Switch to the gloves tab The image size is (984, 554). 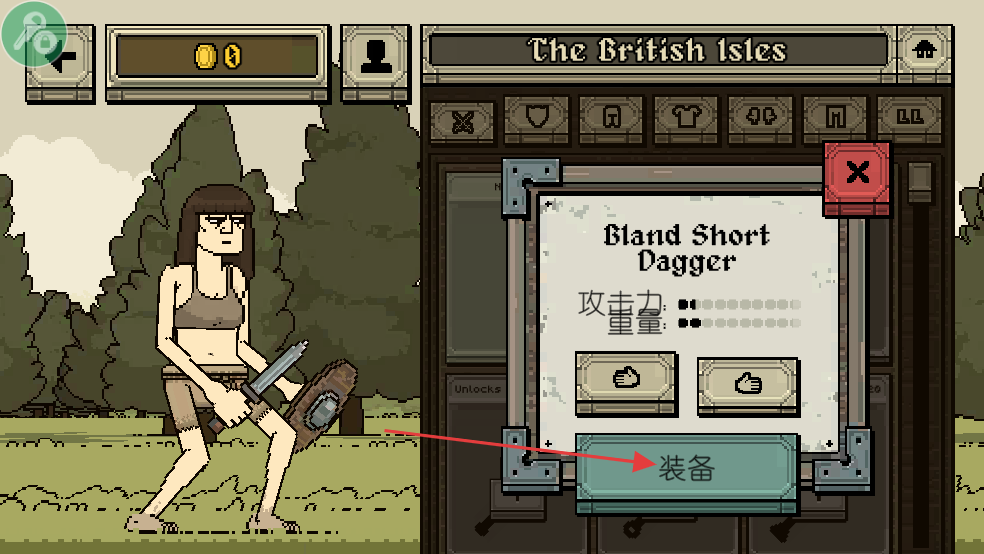coord(760,118)
